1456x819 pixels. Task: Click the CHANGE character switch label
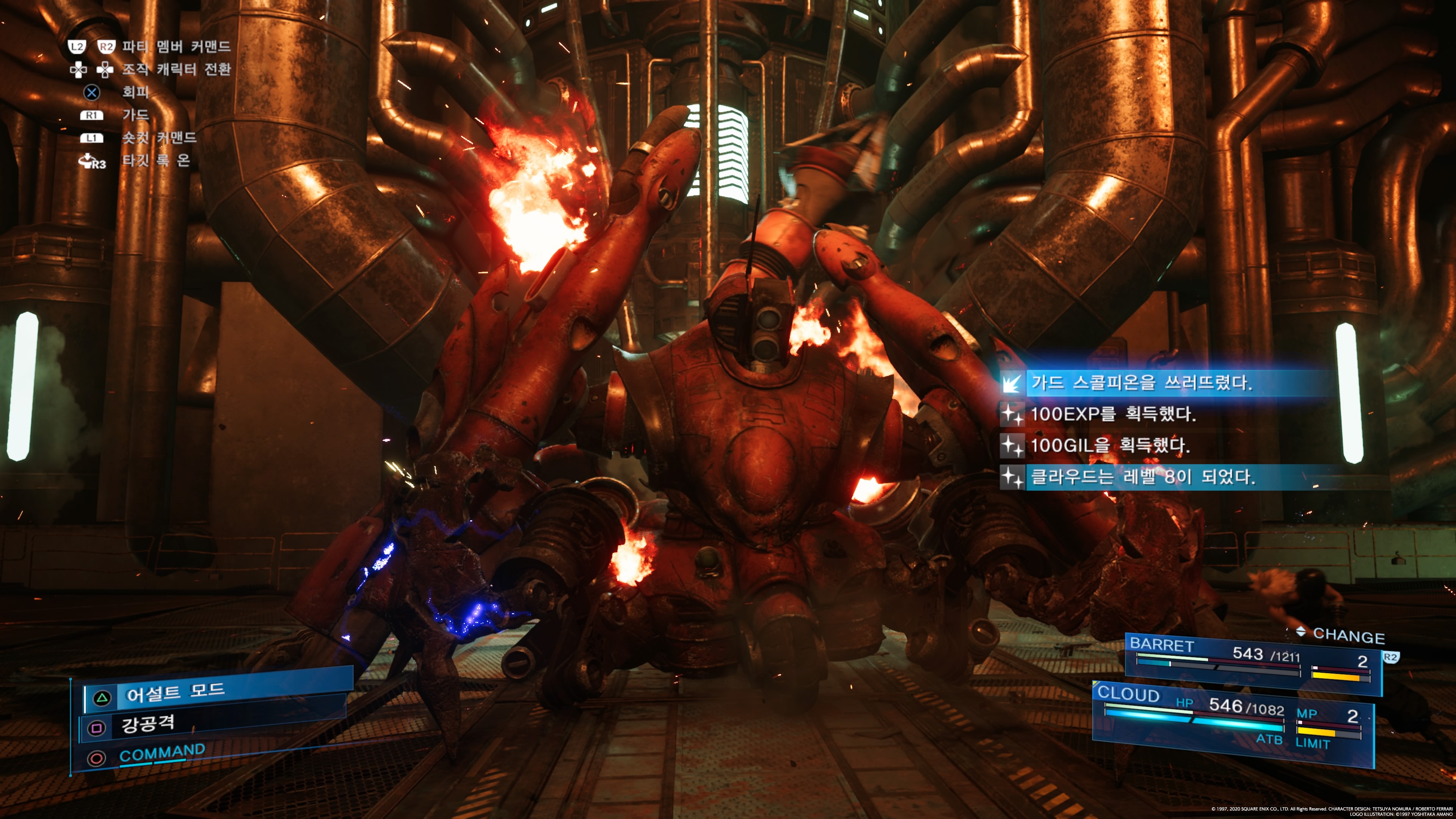1348,636
